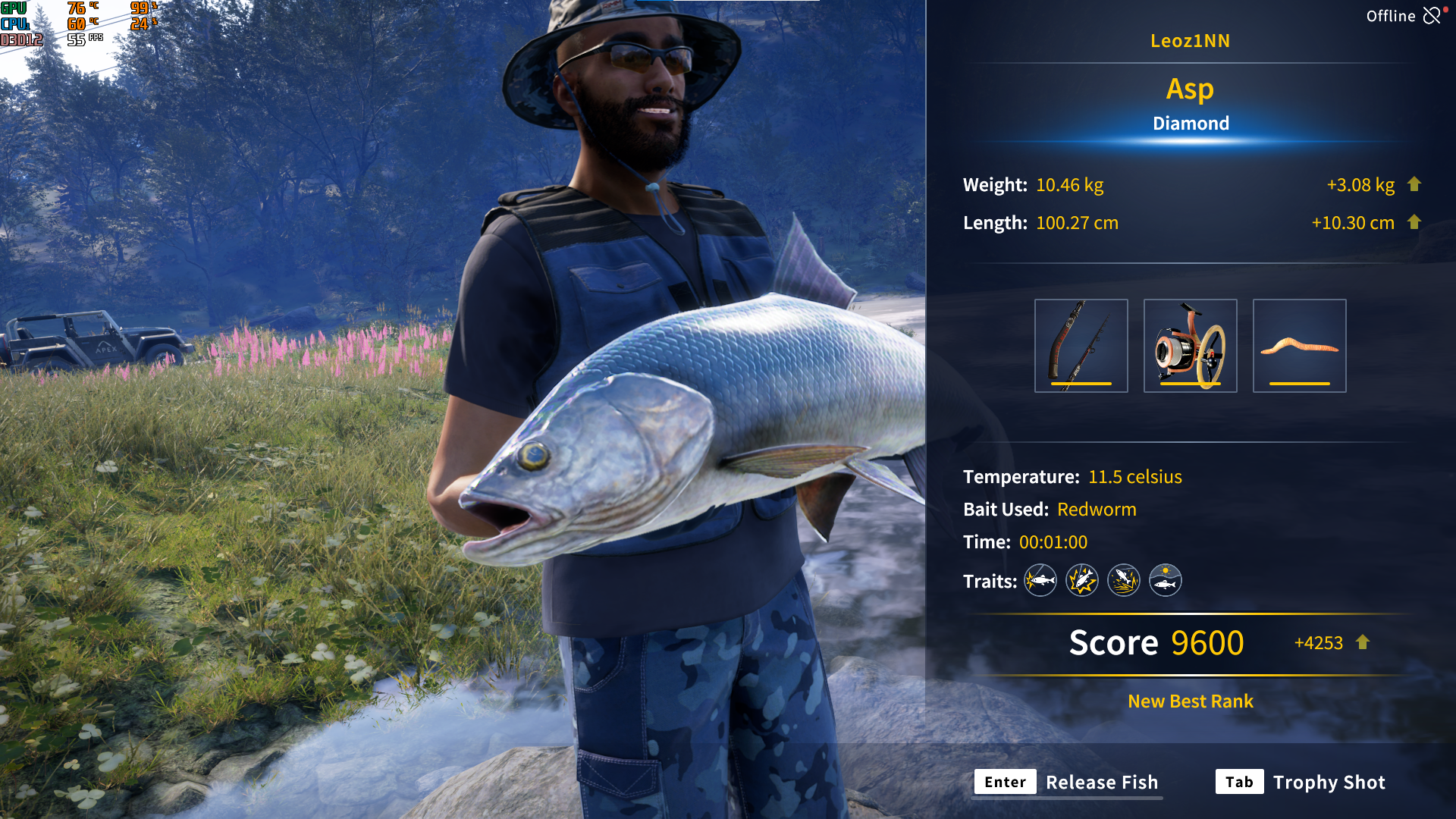
Task: Click the New Best Rank text
Action: click(1189, 701)
